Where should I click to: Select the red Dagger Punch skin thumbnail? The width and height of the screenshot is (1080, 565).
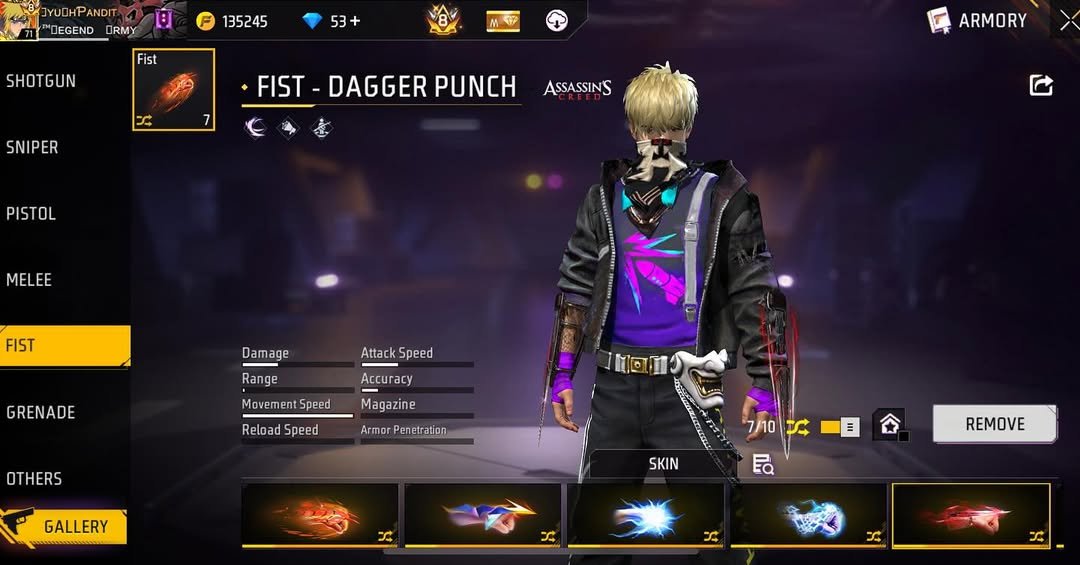tap(971, 516)
